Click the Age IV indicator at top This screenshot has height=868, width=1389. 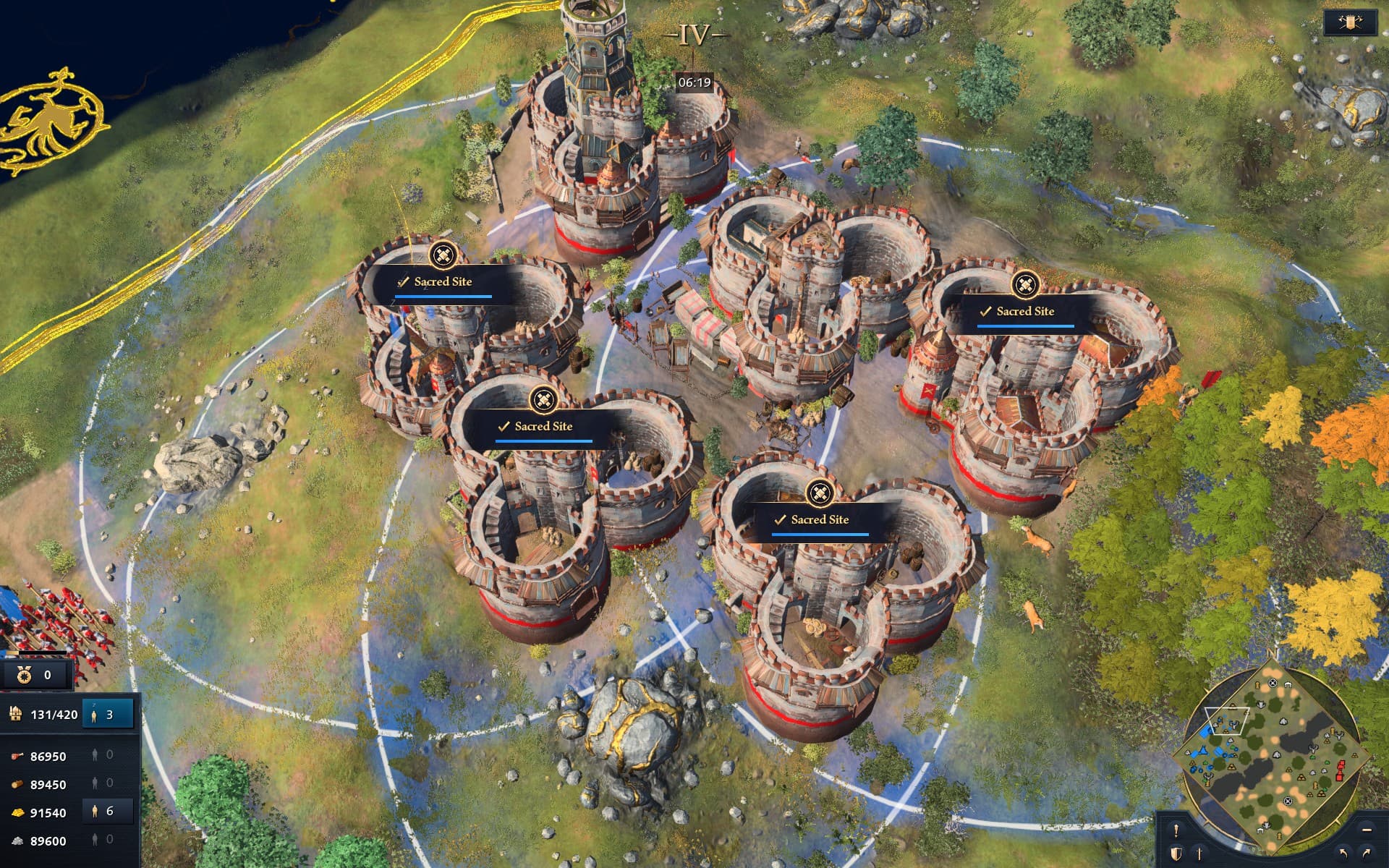pyautogui.click(x=692, y=33)
